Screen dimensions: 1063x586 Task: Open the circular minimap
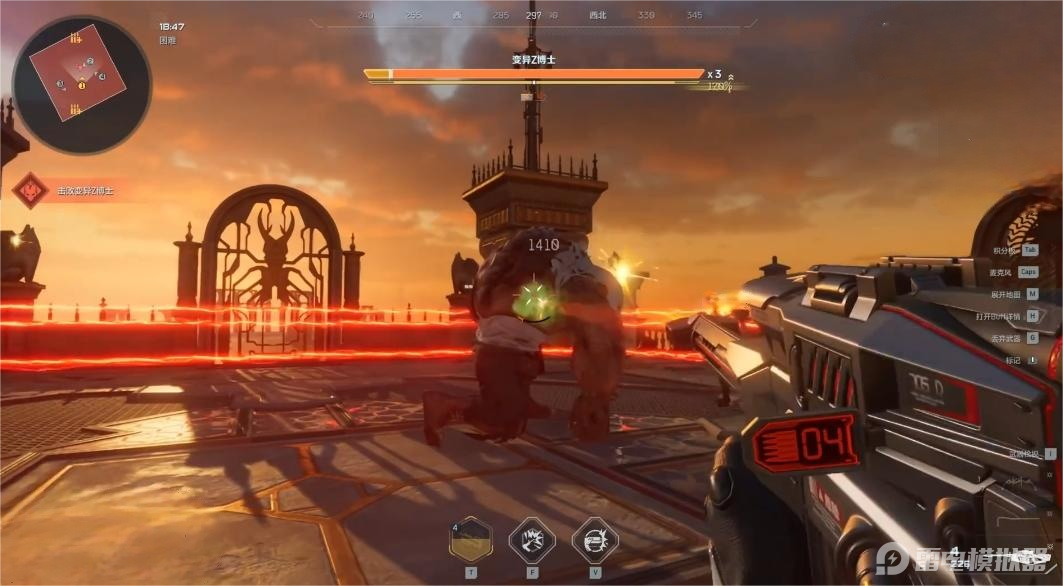tap(81, 84)
